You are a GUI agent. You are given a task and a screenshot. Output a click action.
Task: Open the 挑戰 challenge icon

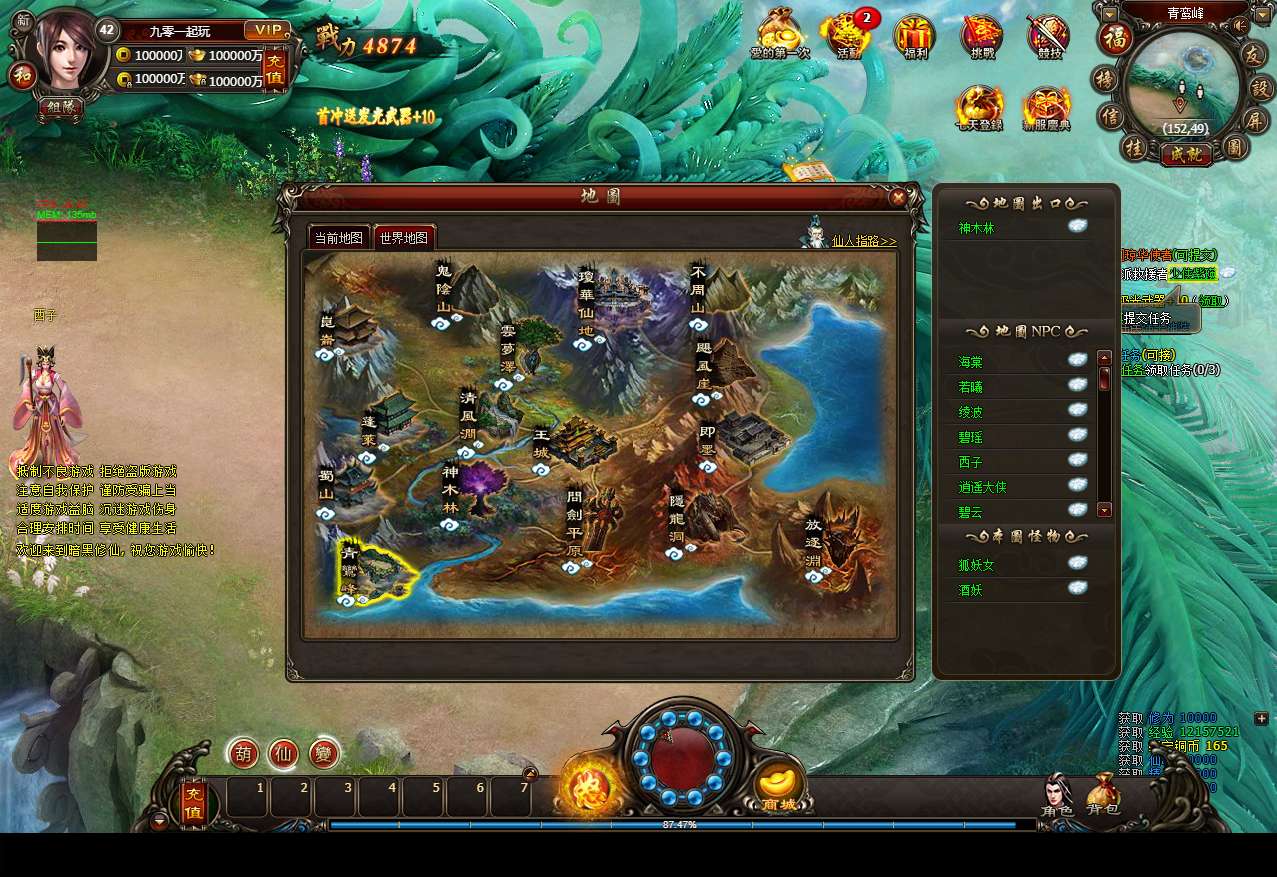click(982, 37)
